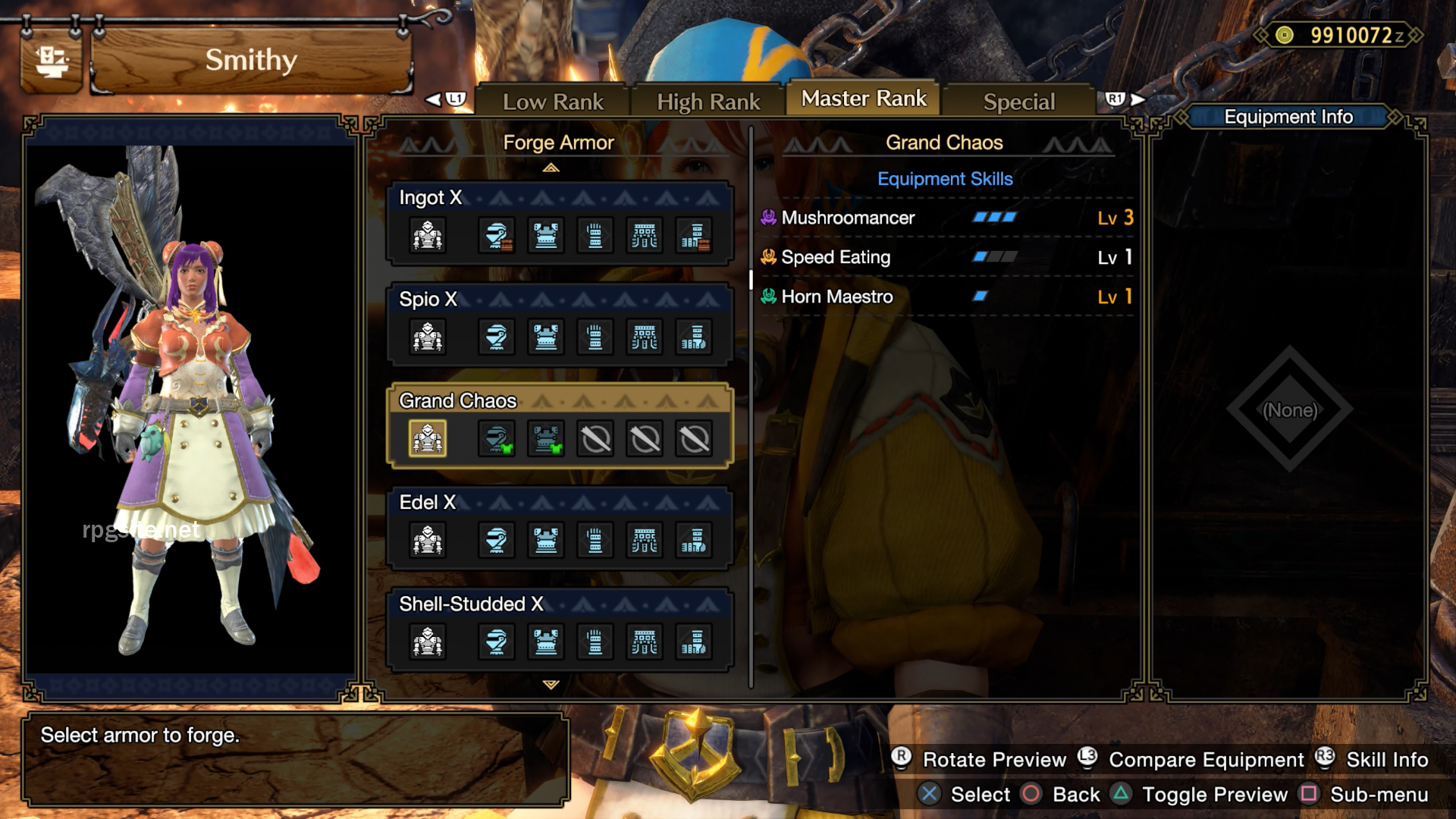Screen dimensions: 1456x819
Task: Select the Spio X gauntlets icon
Action: (595, 337)
